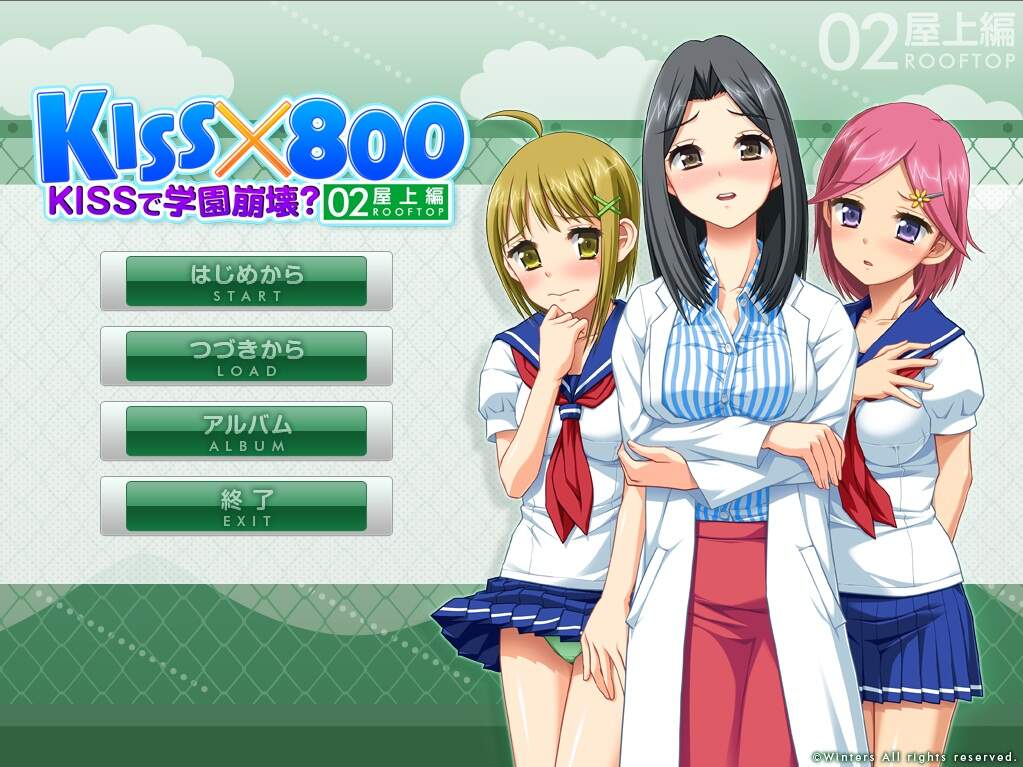Open the アルバム album gallery
This screenshot has width=1023, height=767.
tap(246, 431)
